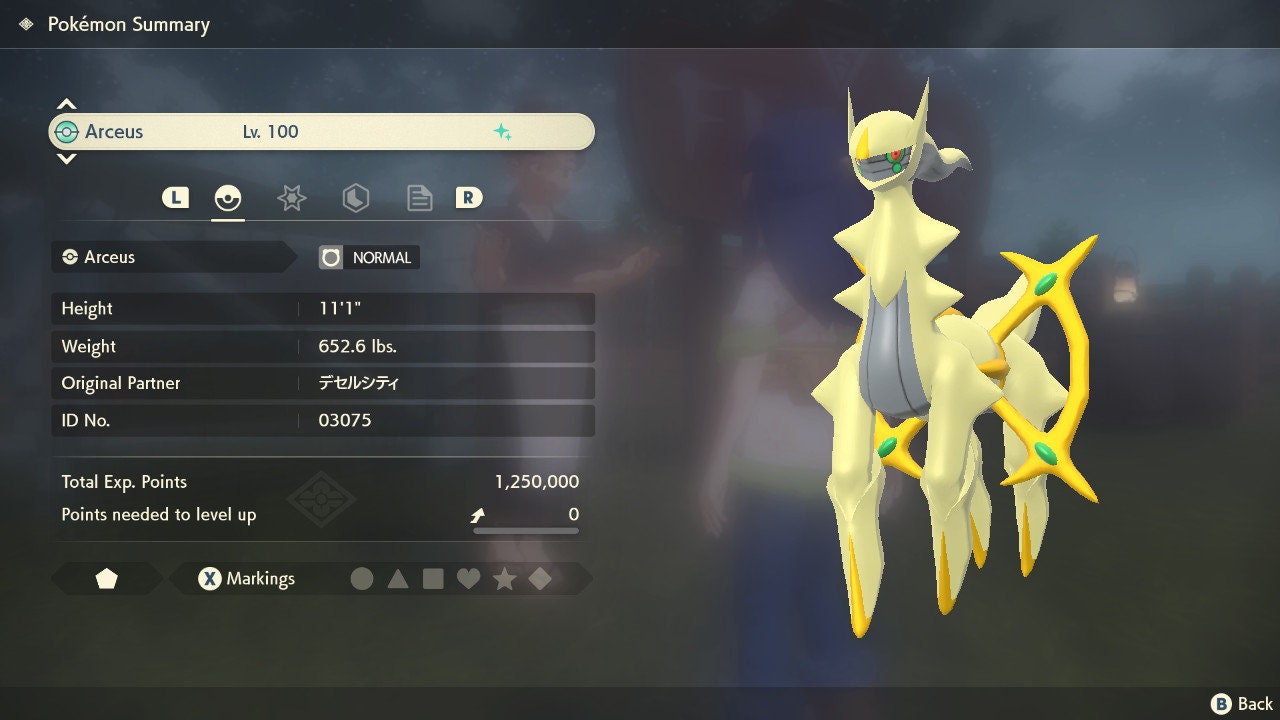
Task: Select previous Pokémon with up arrow
Action: [x=66, y=104]
